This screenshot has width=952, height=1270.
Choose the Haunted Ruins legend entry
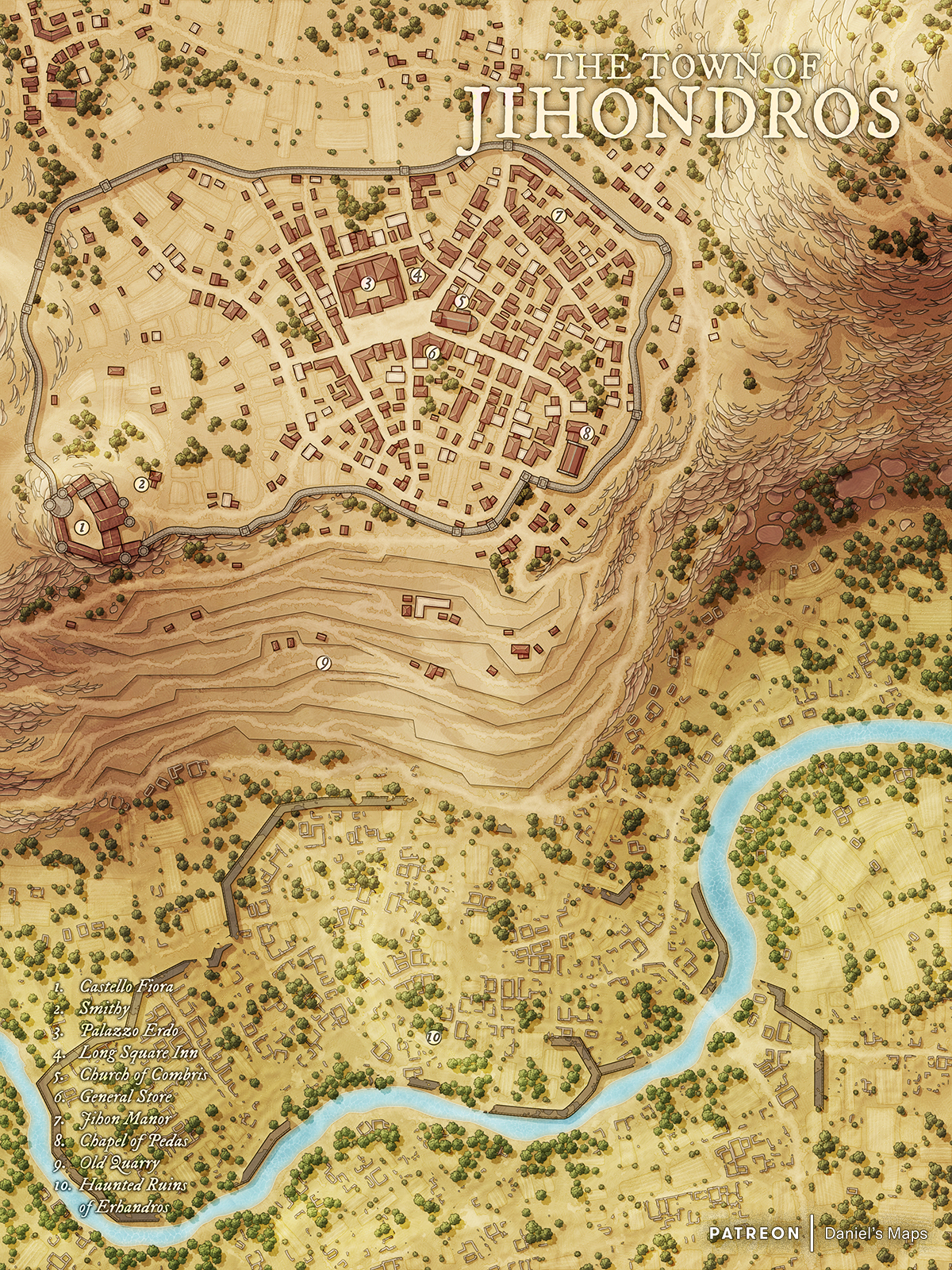(133, 1185)
